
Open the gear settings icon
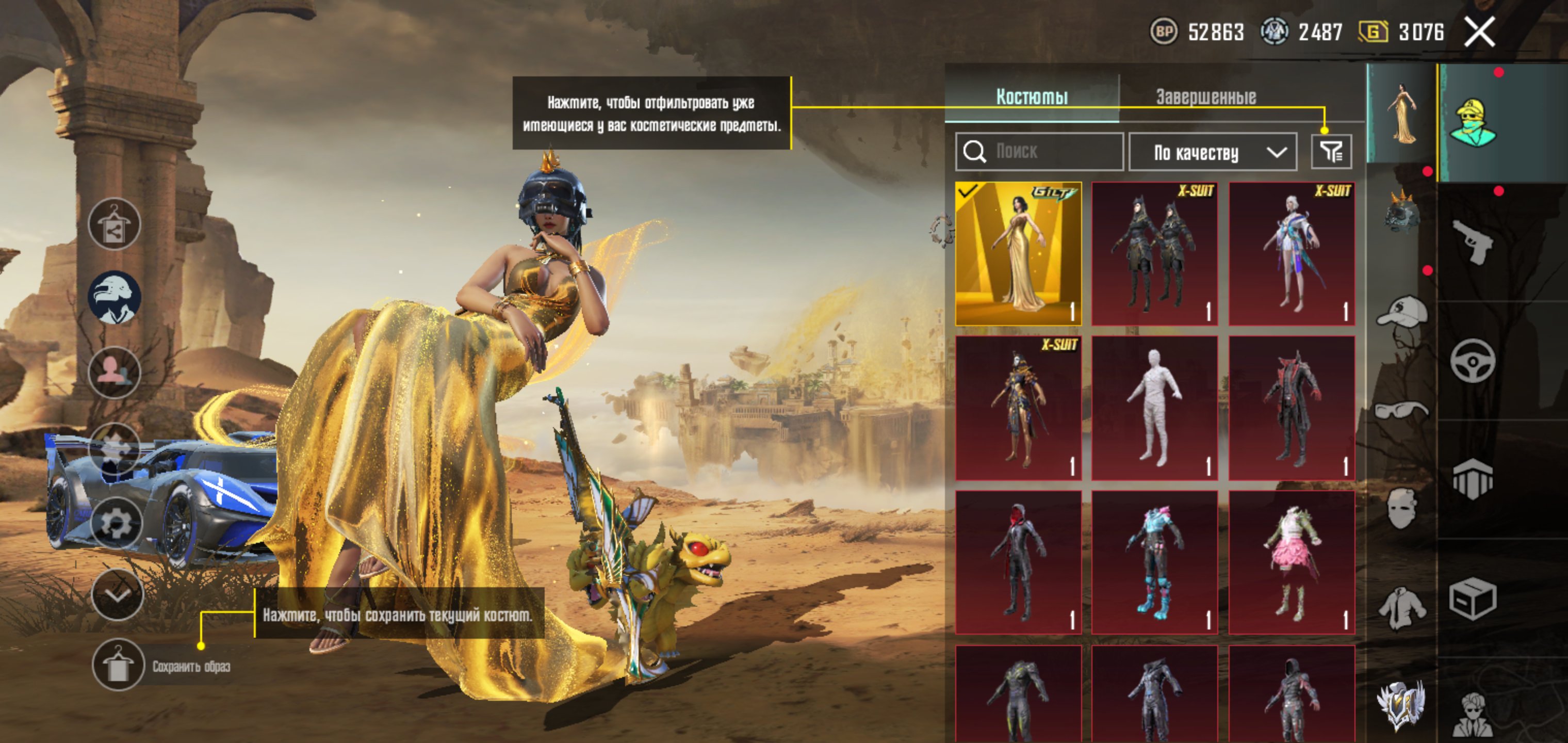pyautogui.click(x=116, y=523)
